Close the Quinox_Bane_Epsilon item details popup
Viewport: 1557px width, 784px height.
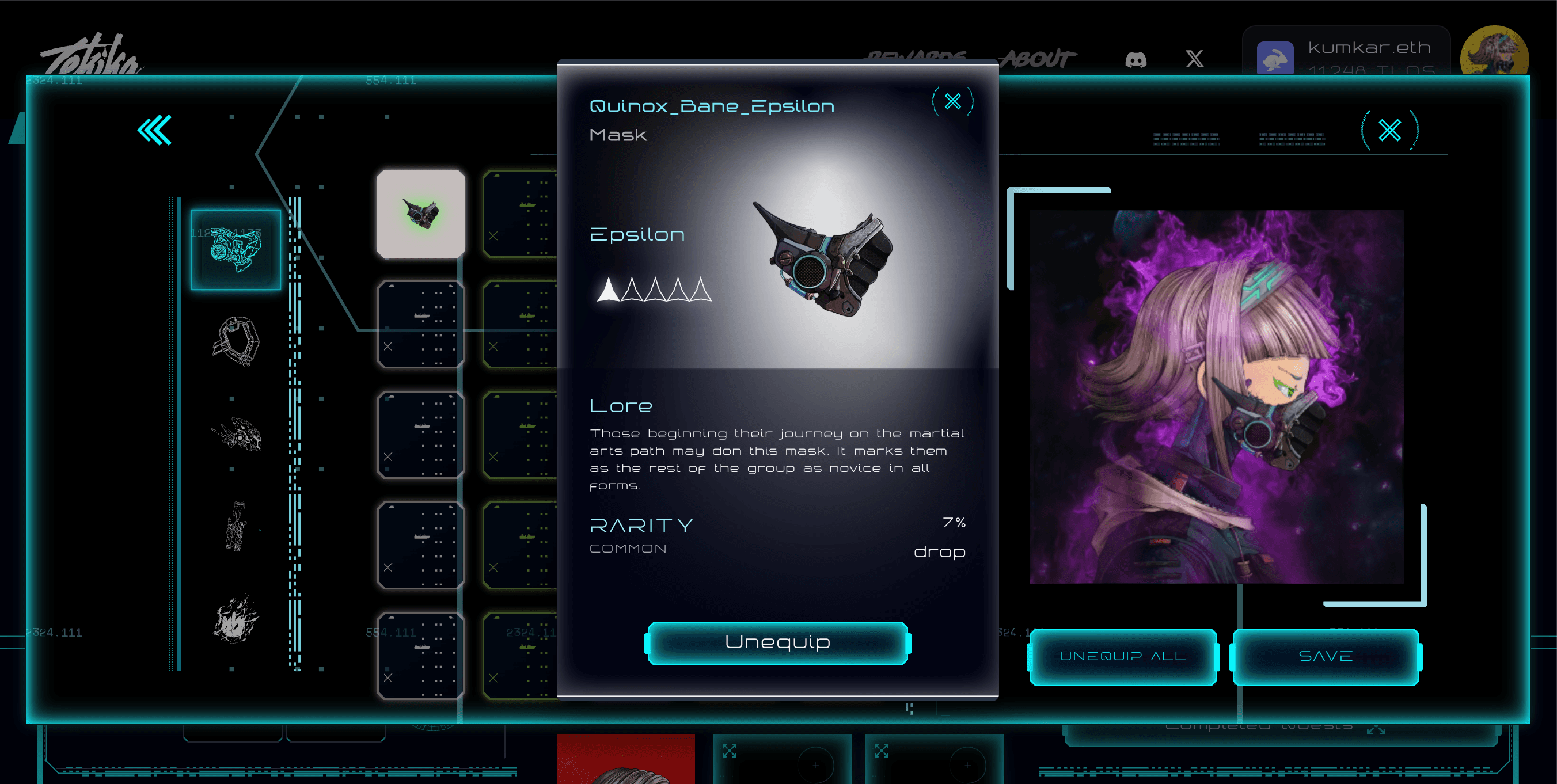click(x=952, y=101)
